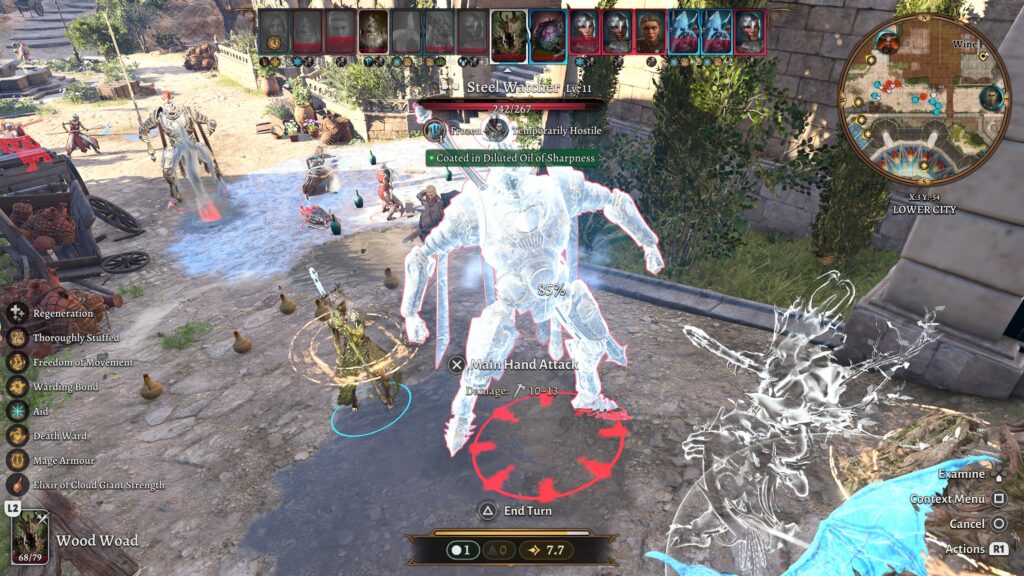Choose Main Hand Attack on the Steel Watcher
Viewport: 1024px width, 576px height.
click(513, 365)
